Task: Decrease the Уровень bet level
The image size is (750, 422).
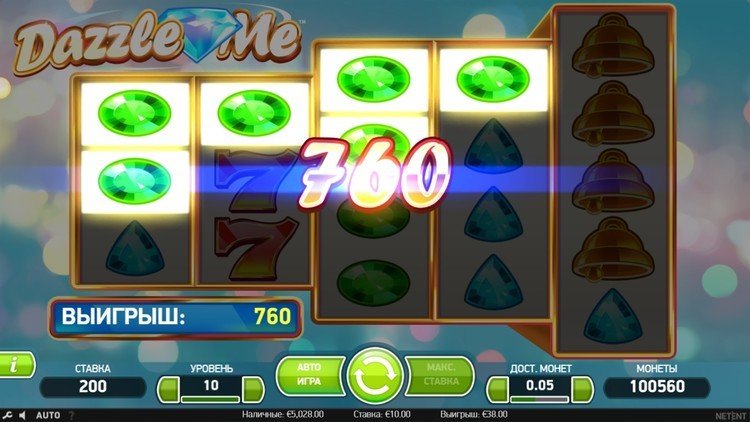Action: [x=169, y=387]
